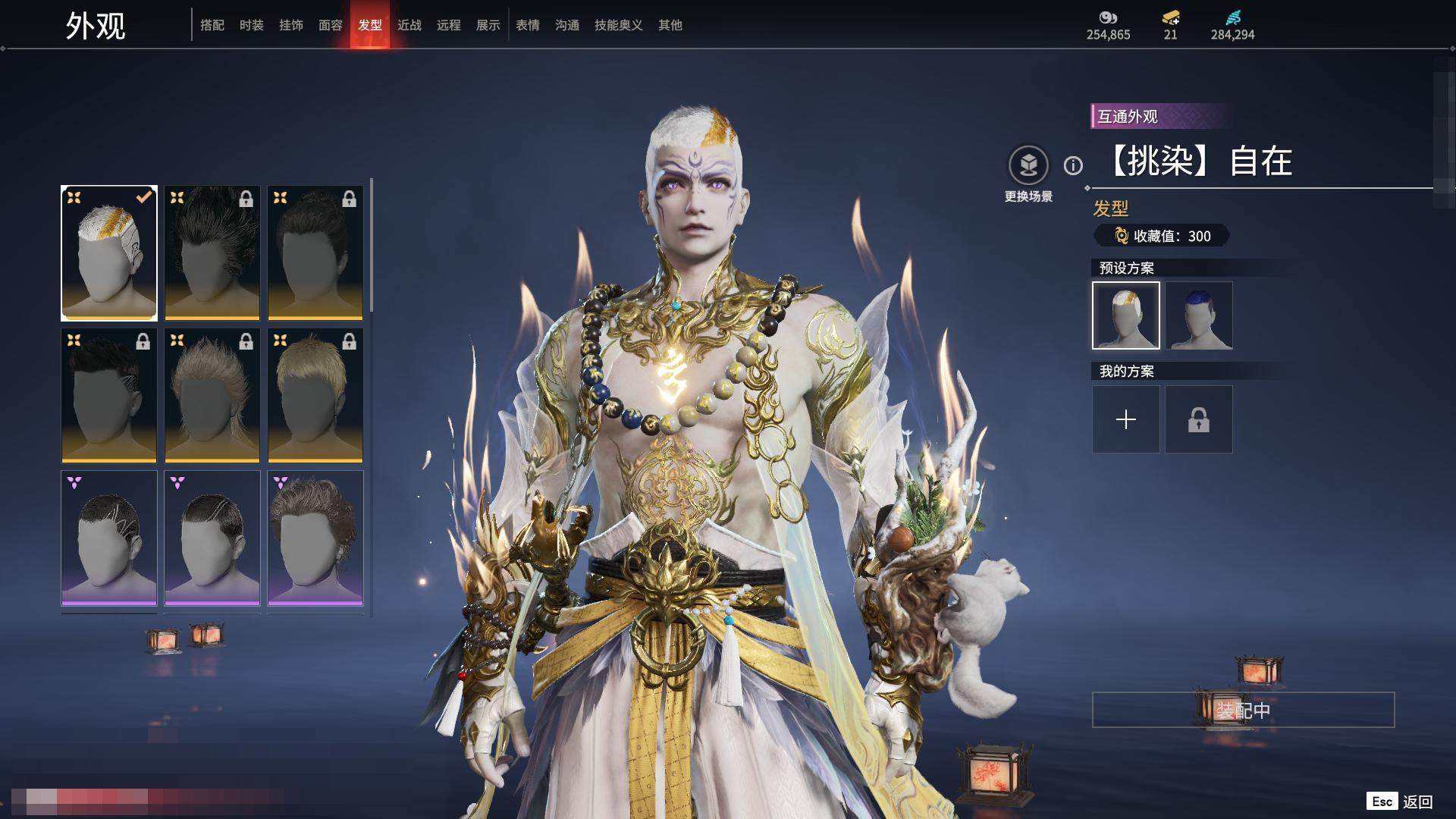Open the 表情 tab
The image size is (1456, 819).
point(528,25)
